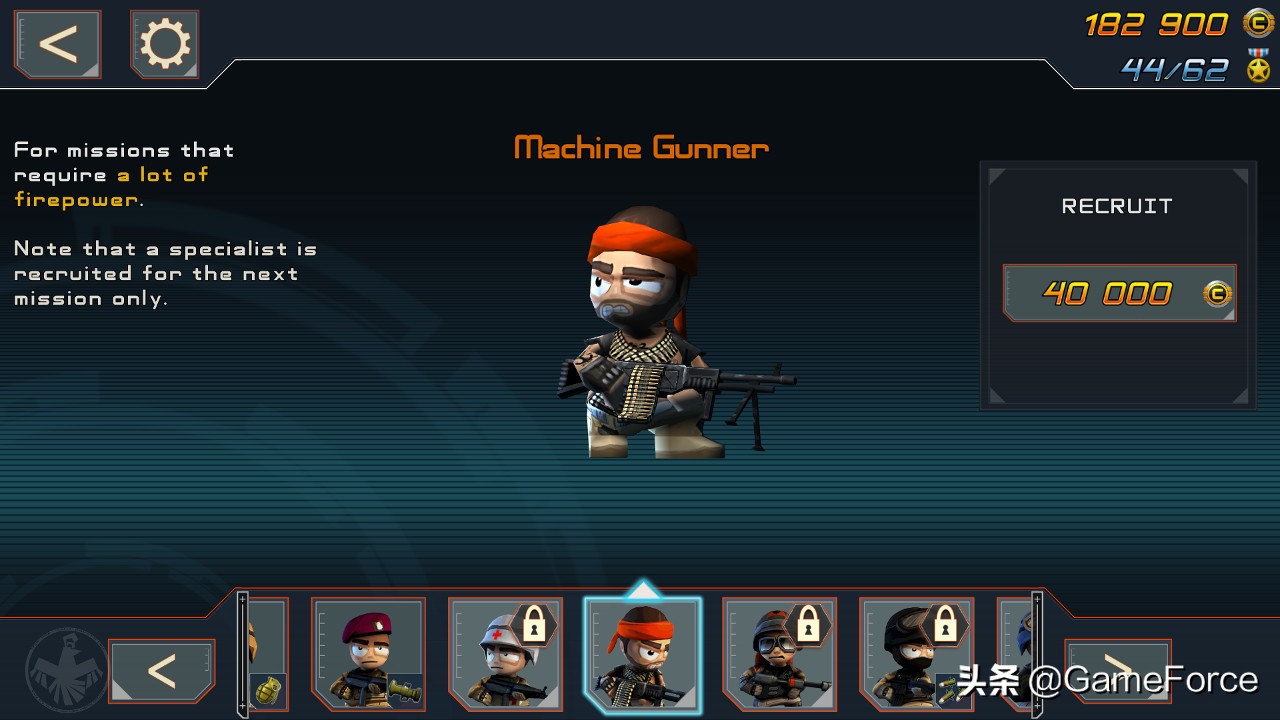This screenshot has height=720, width=1280.
Task: Select the locked black masked soldier portrait
Action: [x=916, y=654]
